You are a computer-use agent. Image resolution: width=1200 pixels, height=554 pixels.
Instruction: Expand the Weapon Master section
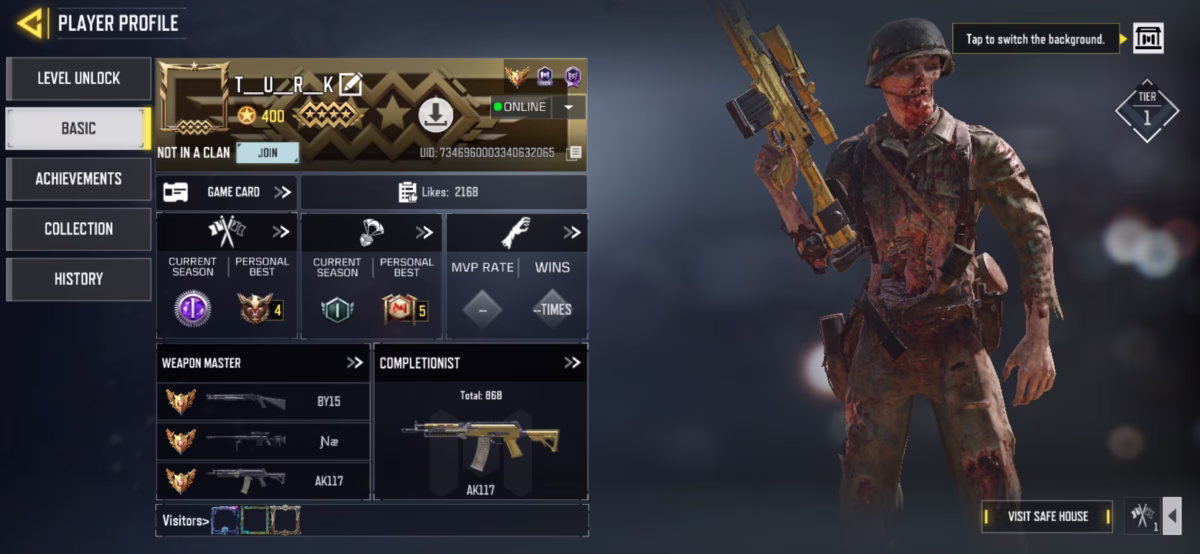coord(355,363)
